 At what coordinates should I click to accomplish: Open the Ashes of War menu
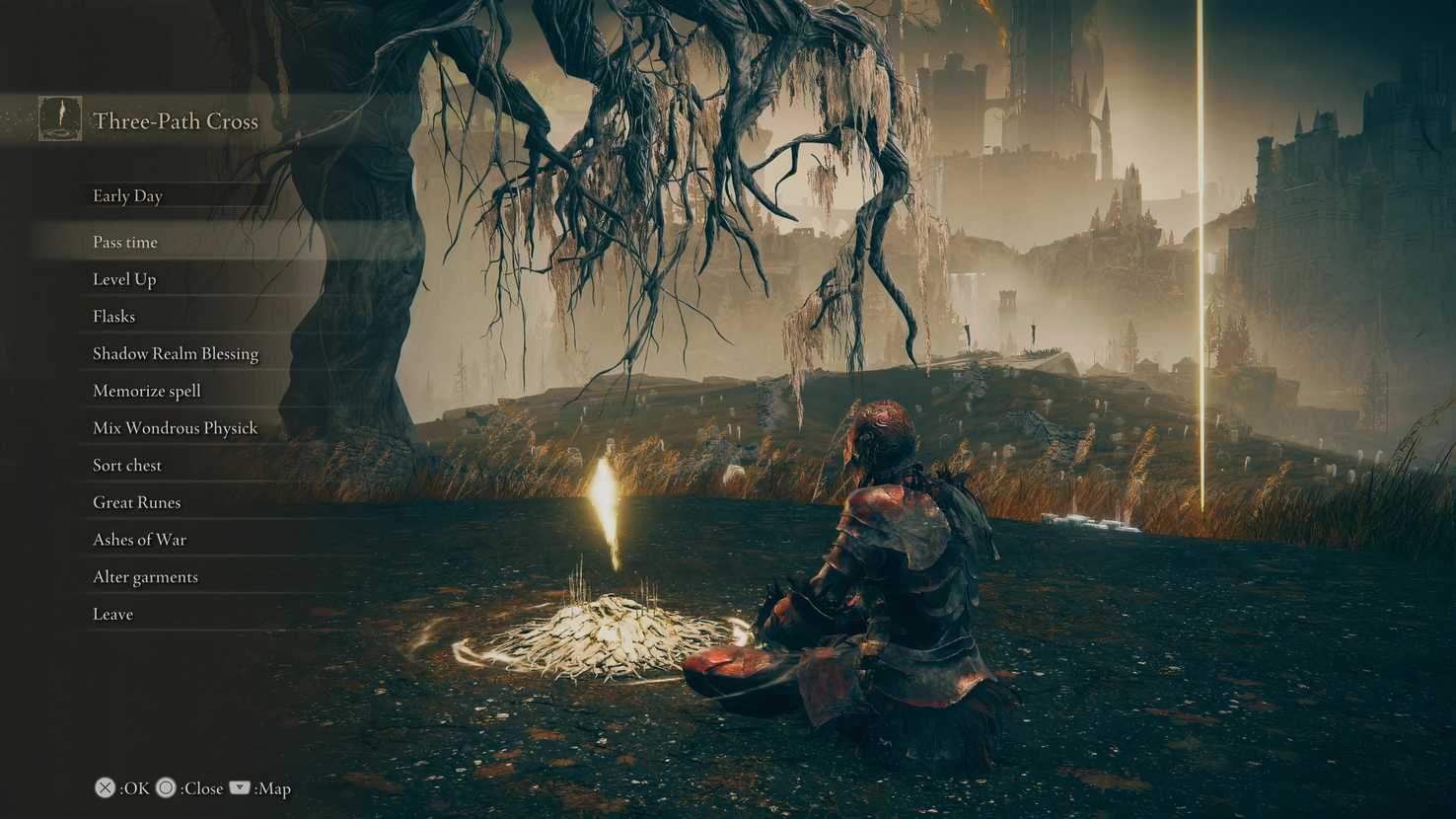(x=138, y=540)
